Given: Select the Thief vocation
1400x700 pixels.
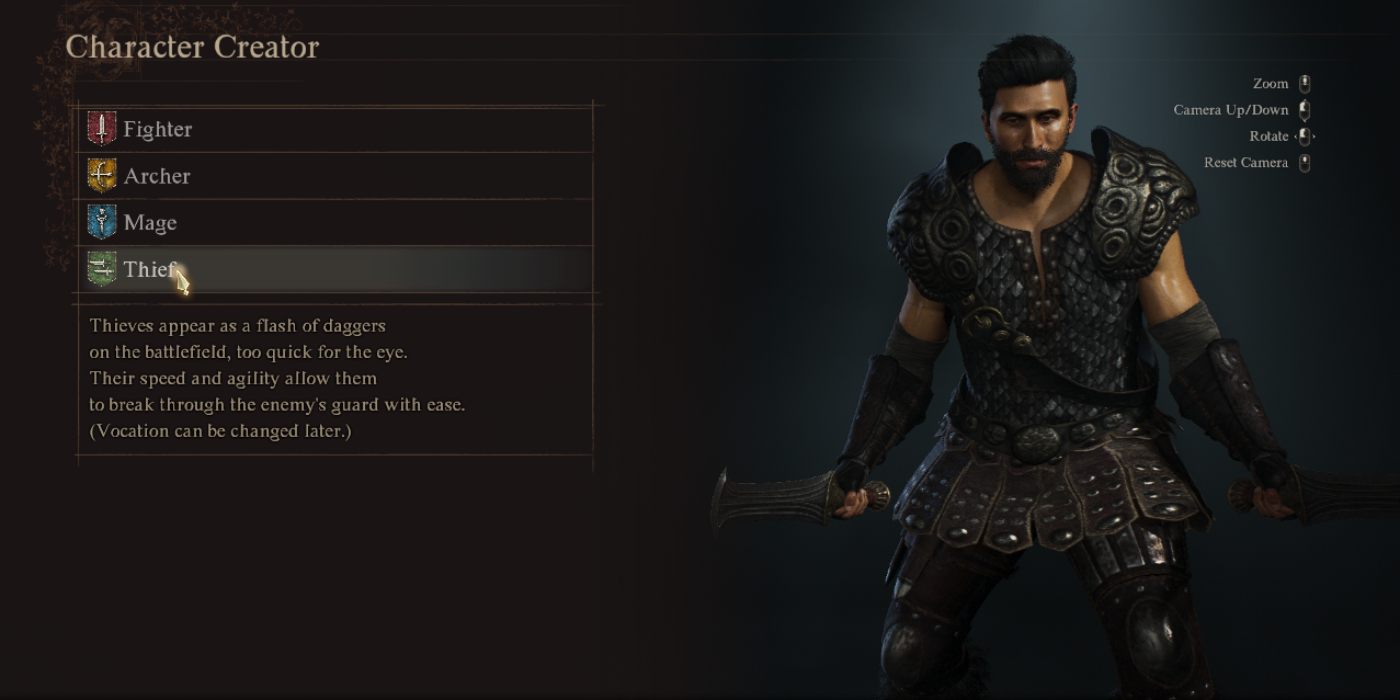Looking at the screenshot, I should (x=150, y=270).
